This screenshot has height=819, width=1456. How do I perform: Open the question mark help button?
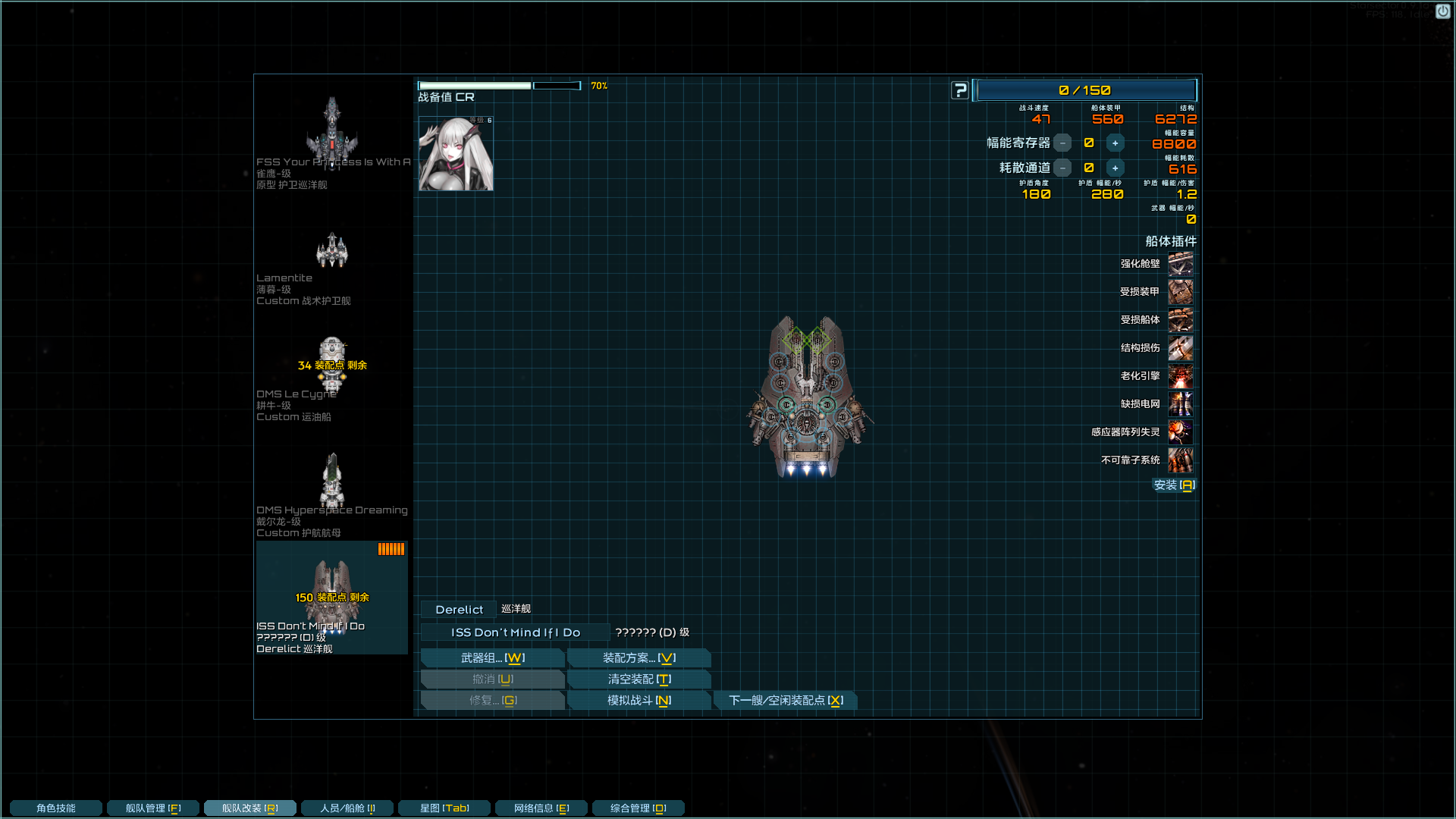coord(960,91)
